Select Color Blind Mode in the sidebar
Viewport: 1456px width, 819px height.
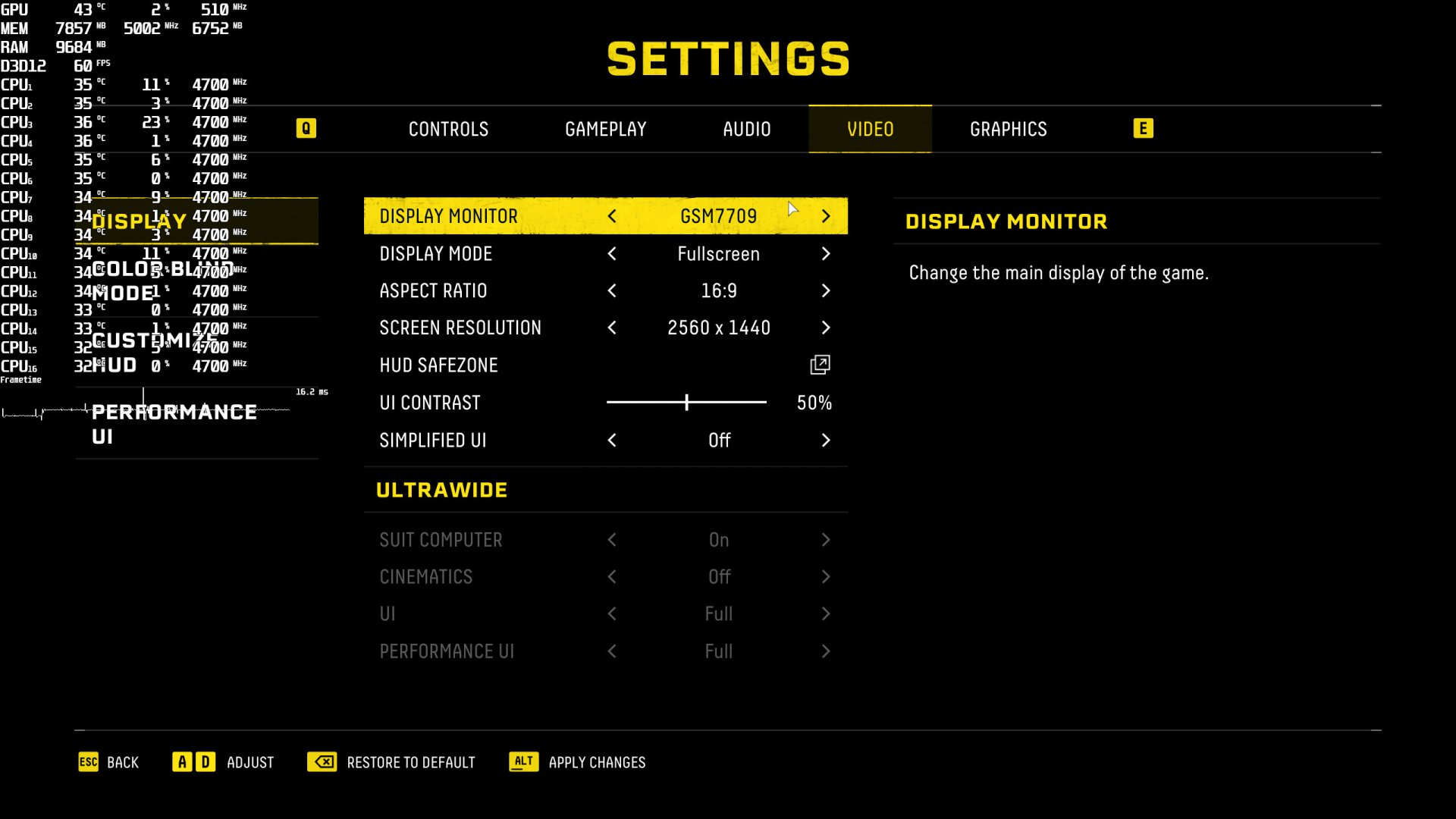coord(164,281)
